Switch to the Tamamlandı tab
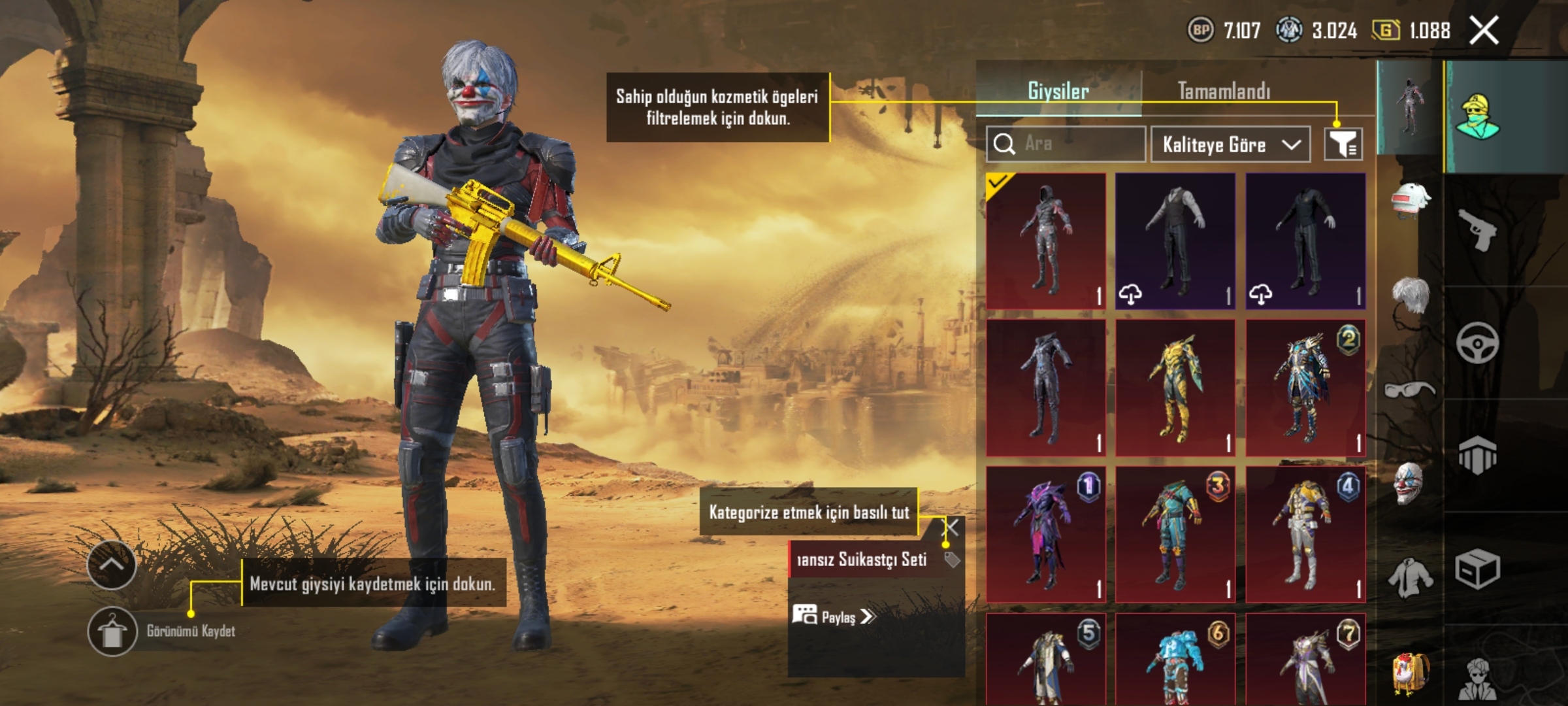The image size is (1568, 706). (1224, 91)
